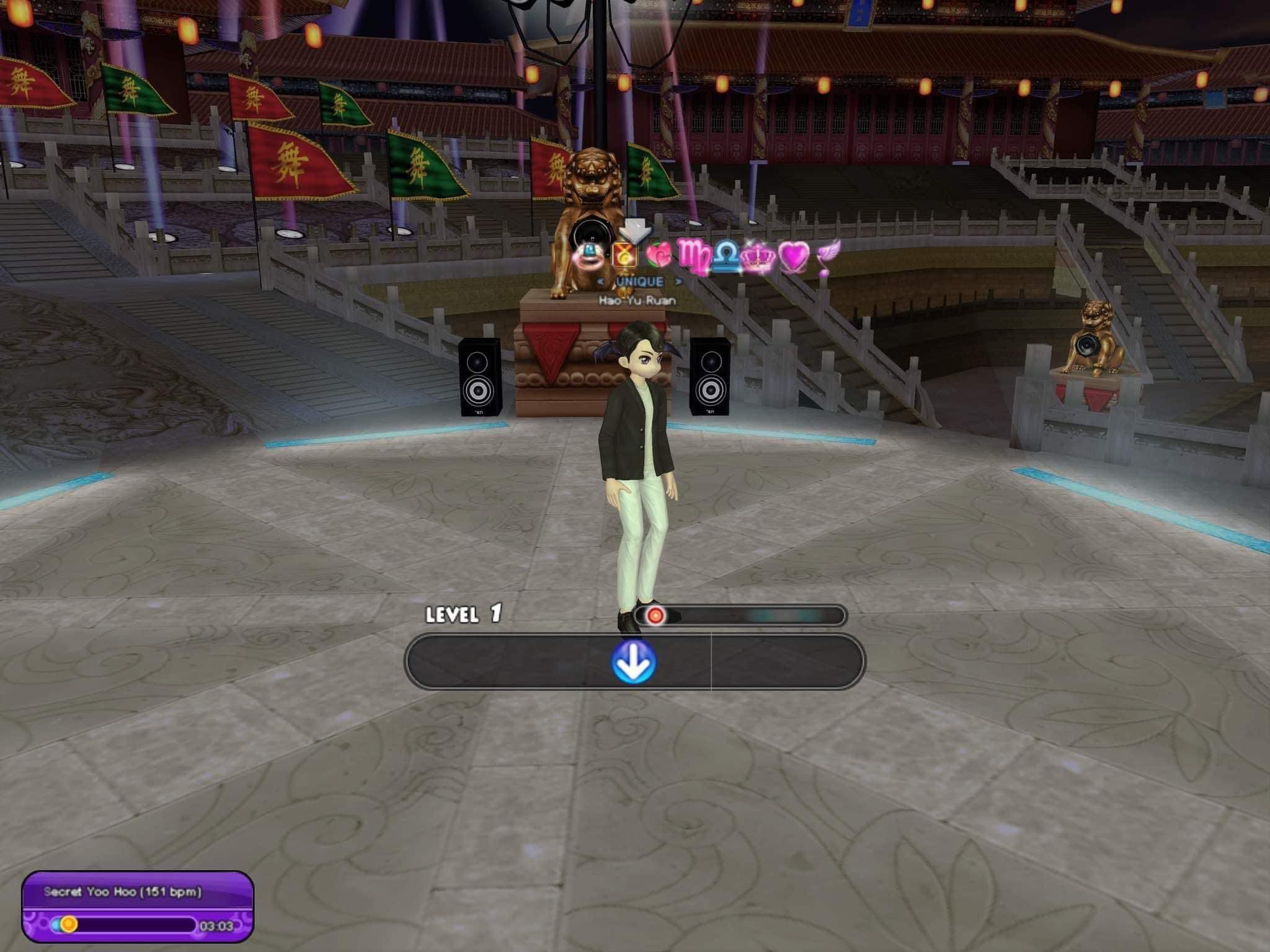
Task: Click the Secret Yoo Hoo song title
Action: (x=123, y=892)
